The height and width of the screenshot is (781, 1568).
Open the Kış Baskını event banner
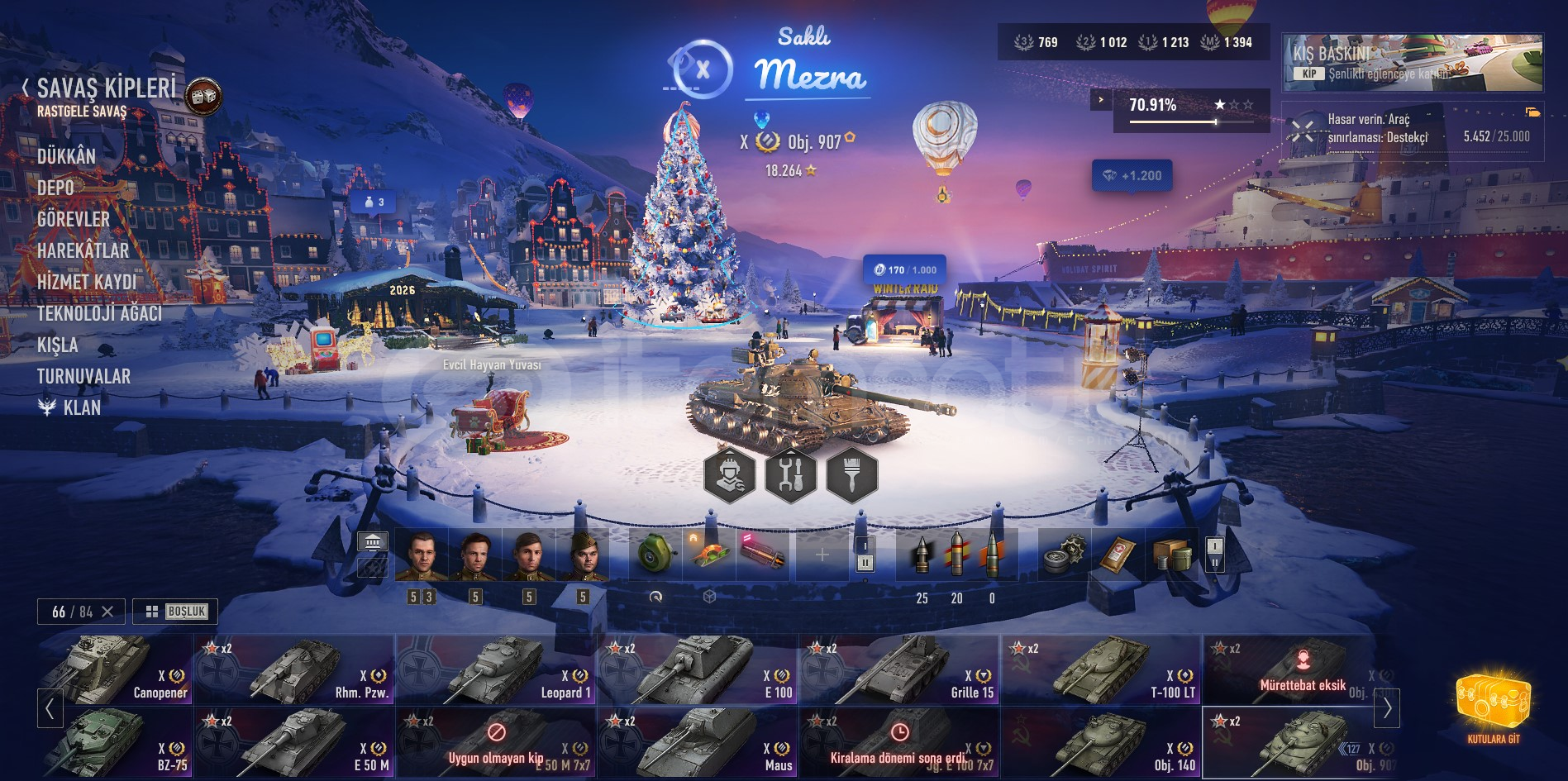[1412, 62]
